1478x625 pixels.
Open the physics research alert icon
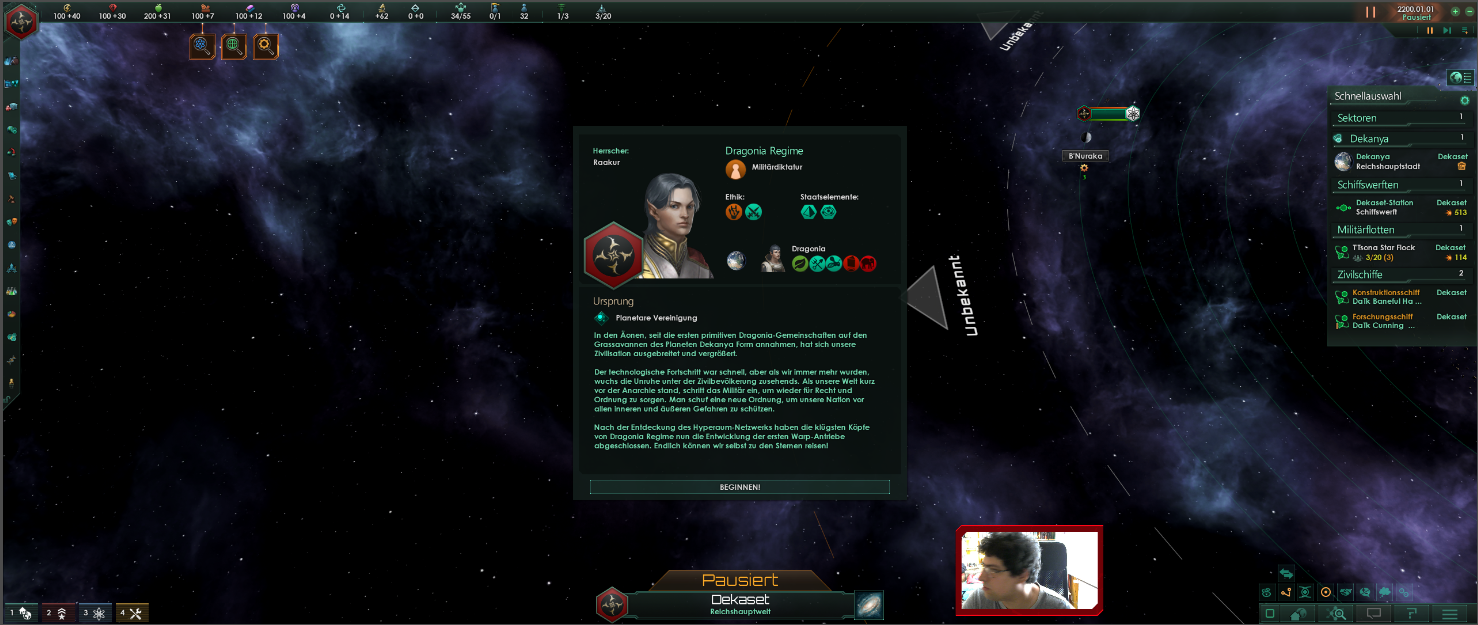click(202, 45)
